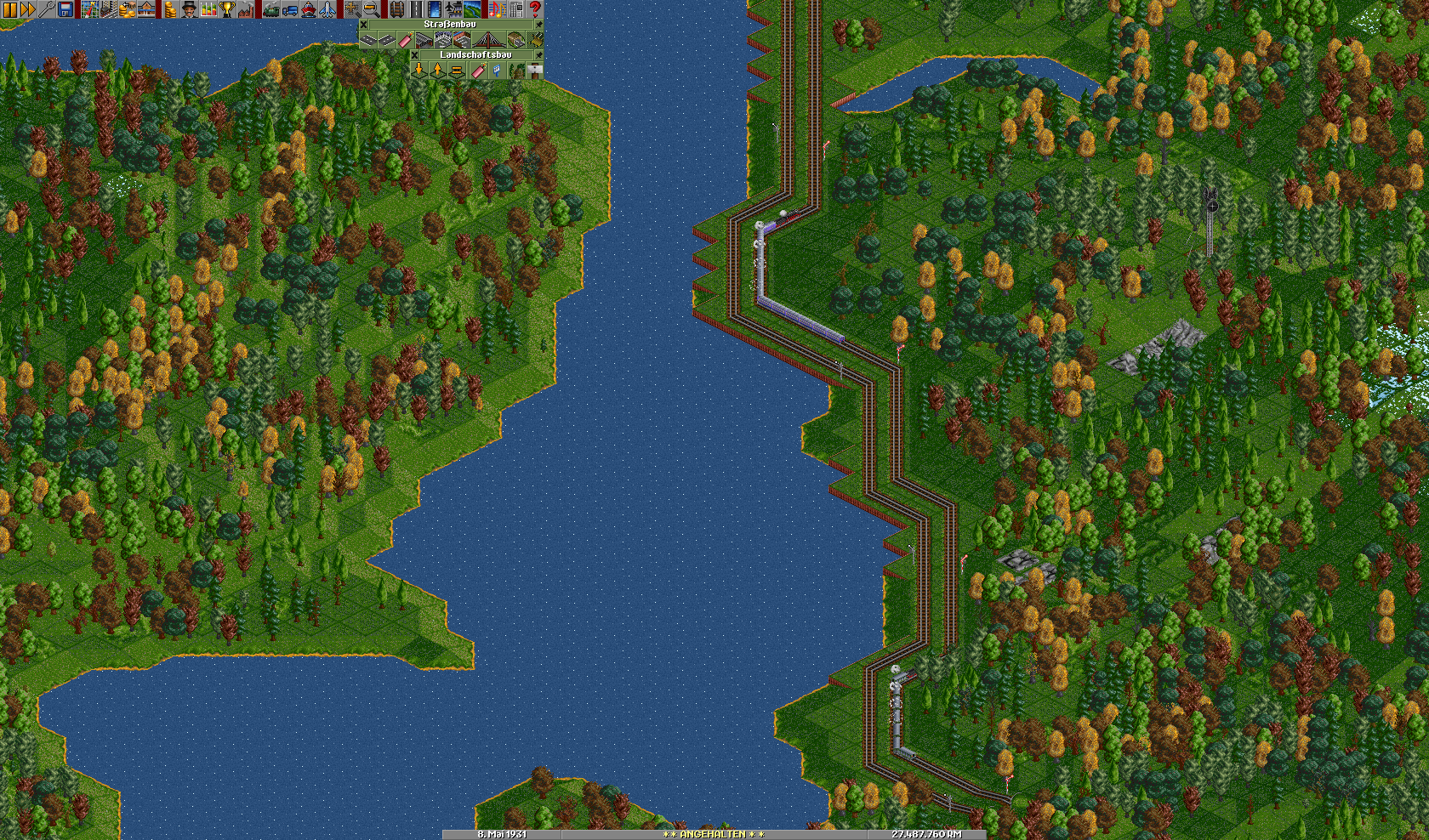
Task: Select the lower land down-arrow tool
Action: [x=419, y=71]
